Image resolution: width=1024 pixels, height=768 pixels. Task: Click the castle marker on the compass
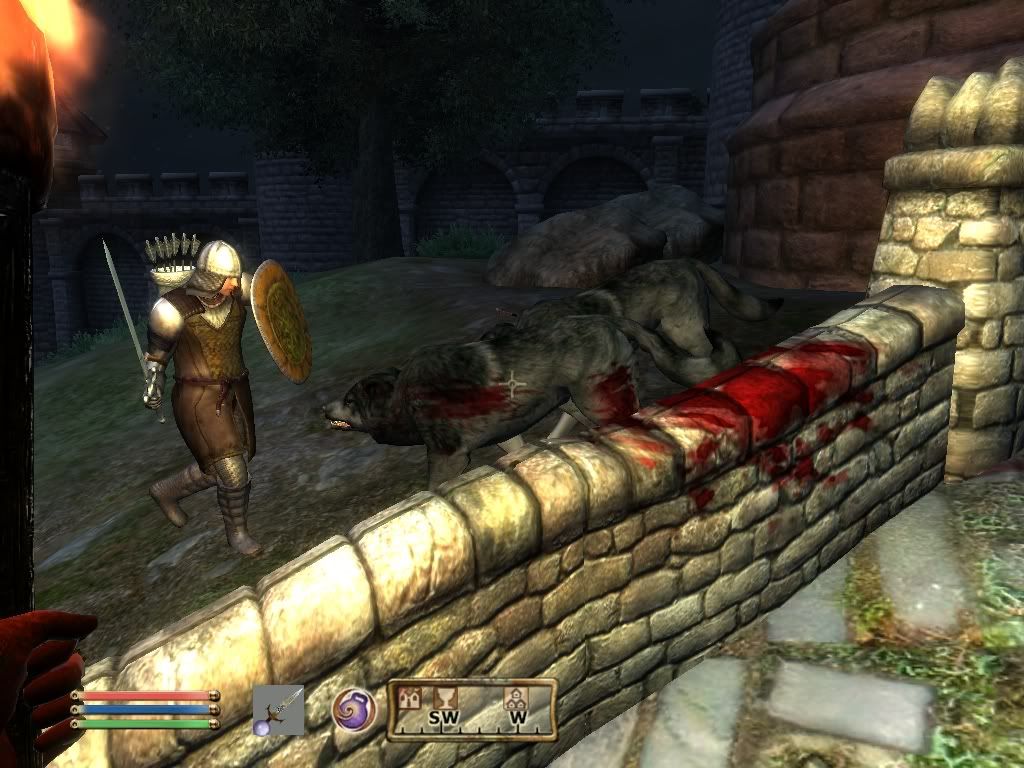[409, 697]
